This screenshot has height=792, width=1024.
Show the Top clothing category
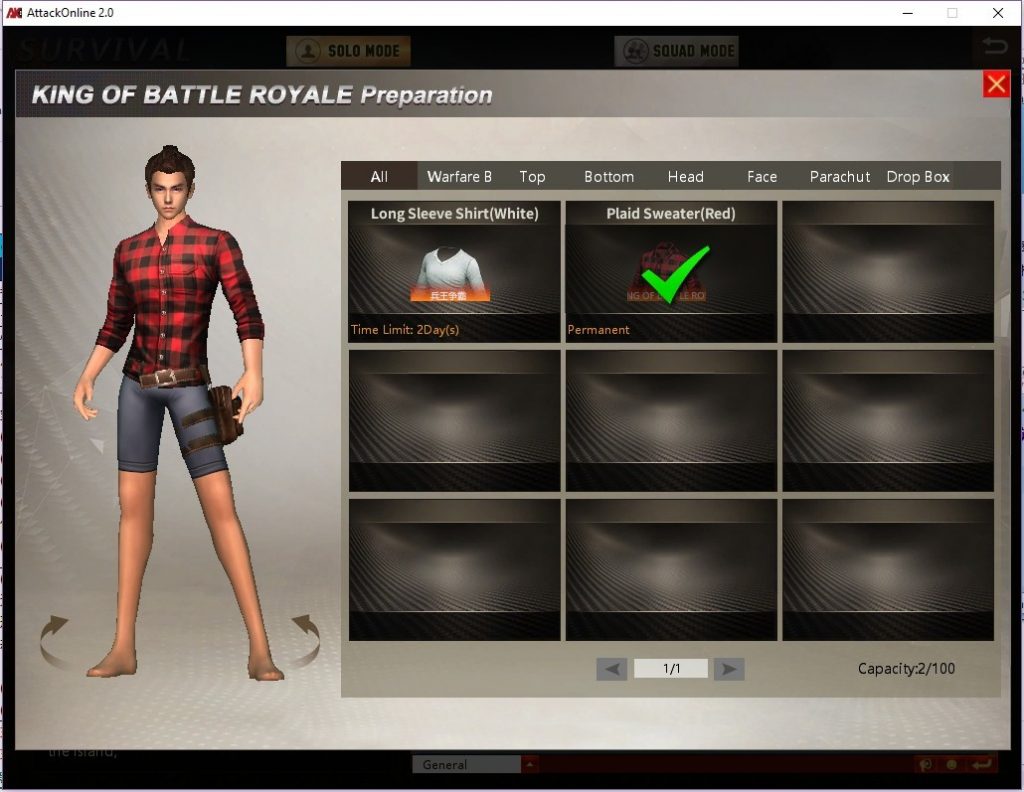(x=532, y=177)
